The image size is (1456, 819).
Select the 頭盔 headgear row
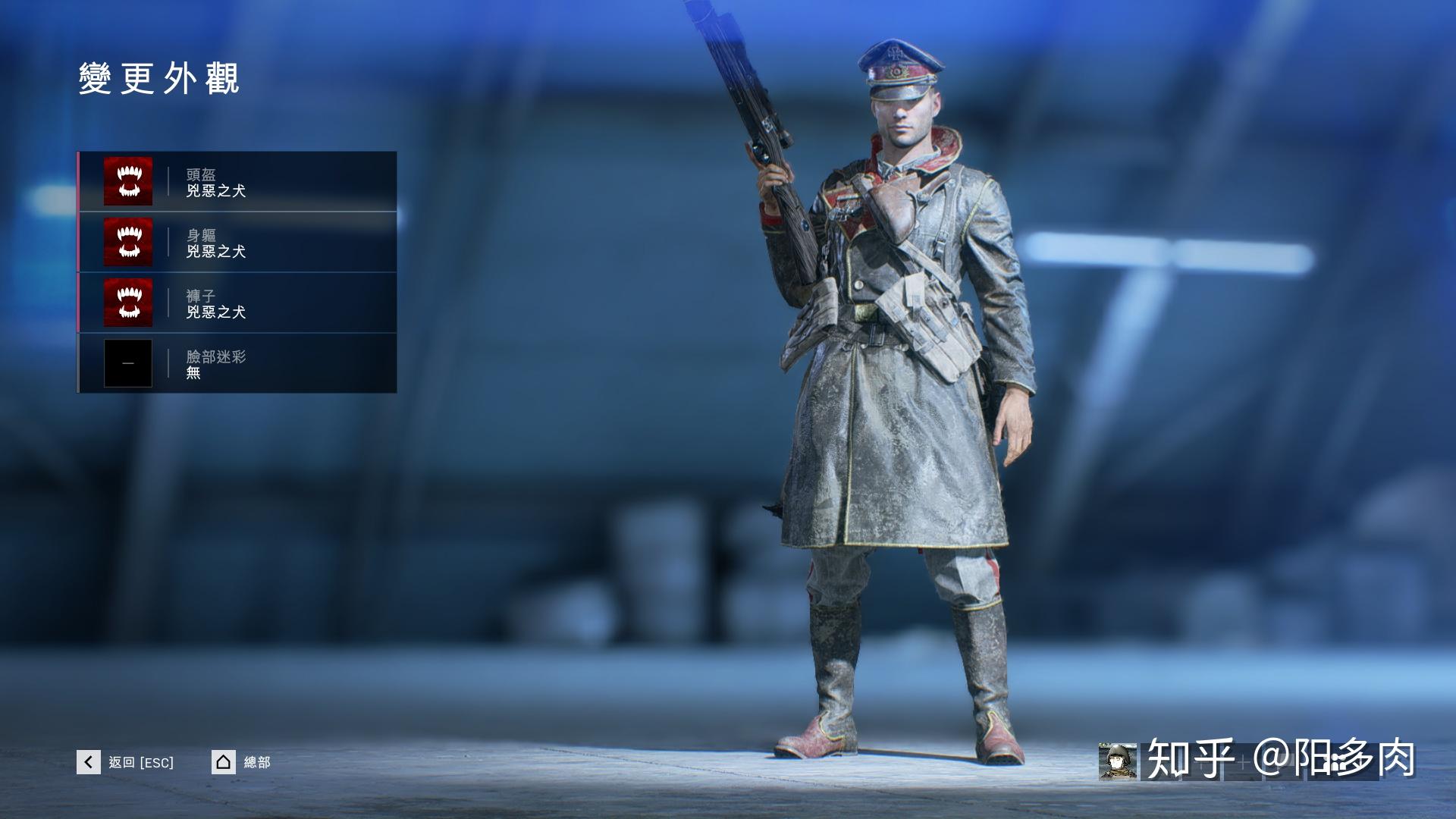coord(237,182)
